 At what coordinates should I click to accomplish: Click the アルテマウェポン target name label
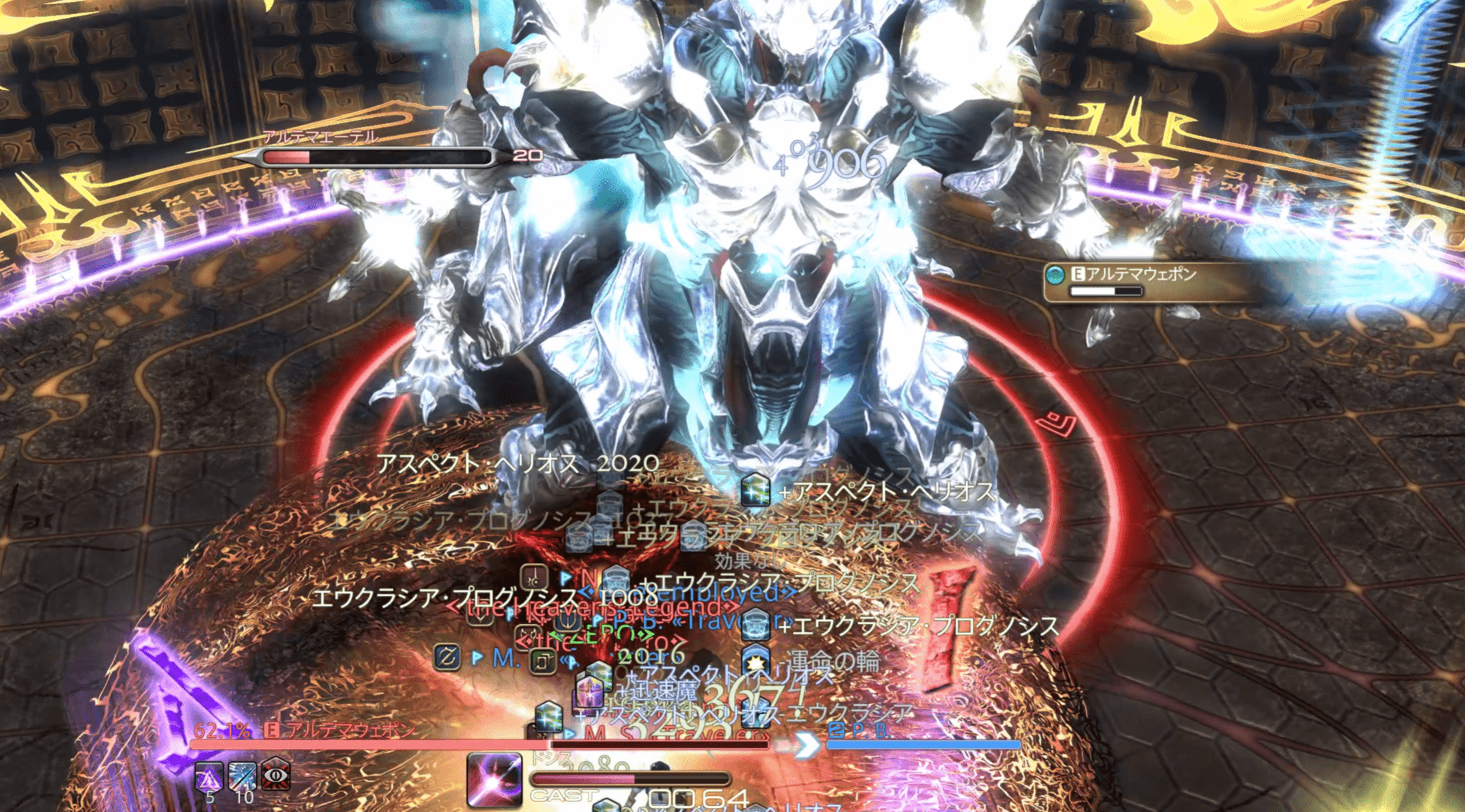point(350,730)
